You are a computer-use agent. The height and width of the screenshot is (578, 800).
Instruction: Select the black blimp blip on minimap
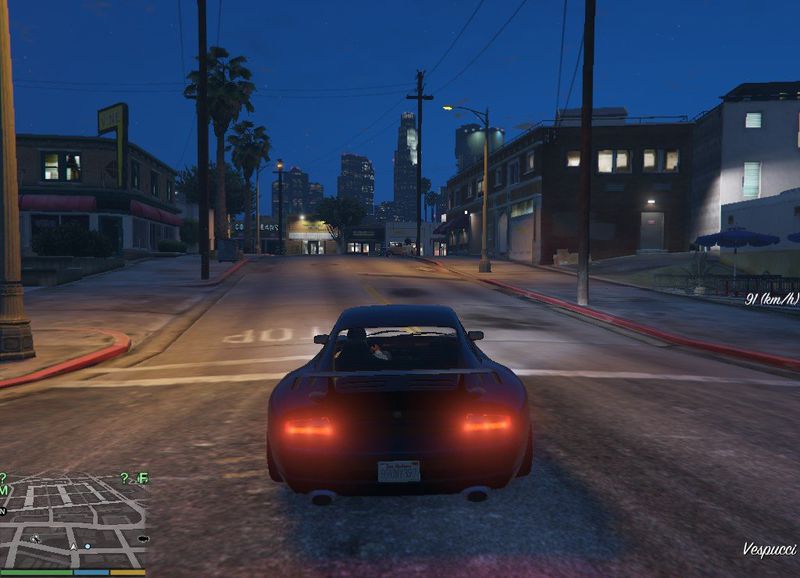142,539
